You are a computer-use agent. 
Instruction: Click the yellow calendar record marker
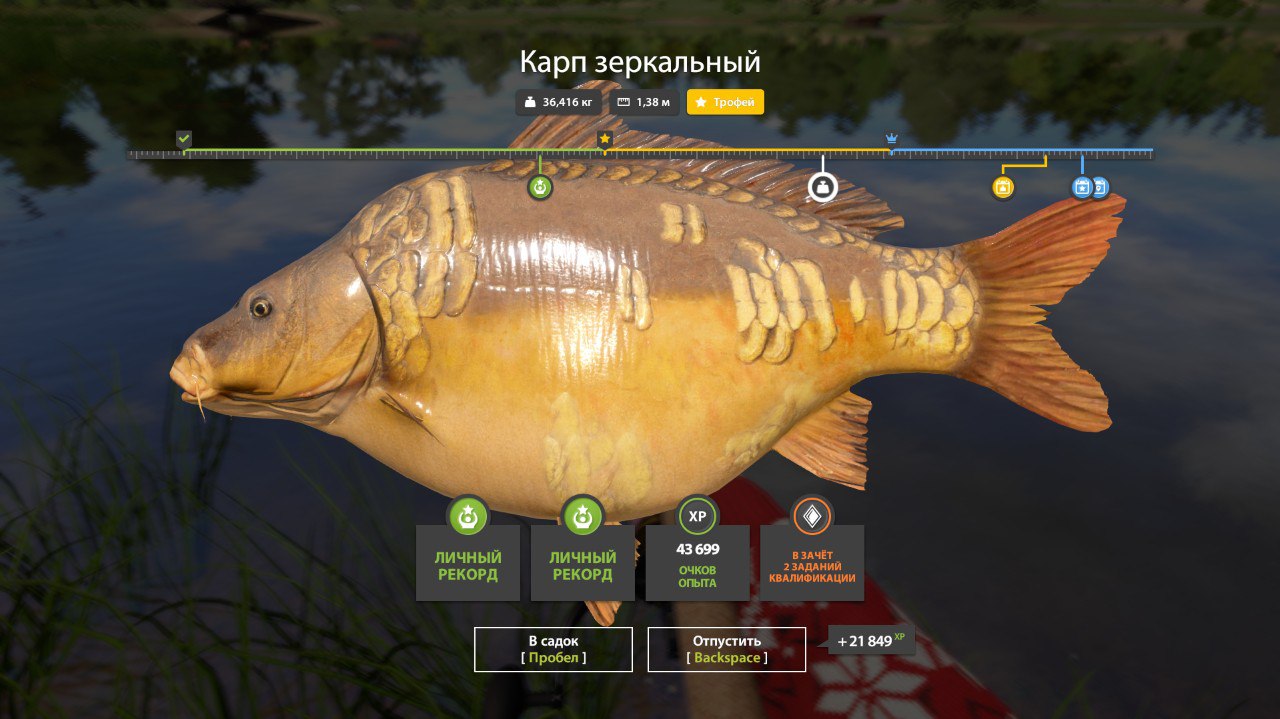(x=1003, y=187)
